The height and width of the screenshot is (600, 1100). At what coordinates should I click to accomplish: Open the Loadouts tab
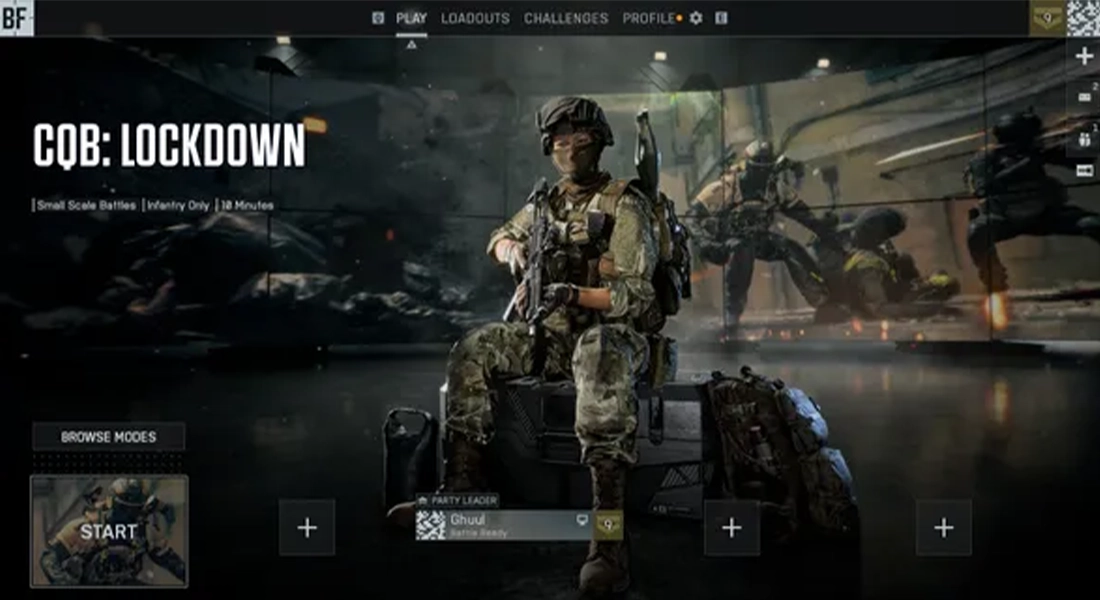(475, 18)
